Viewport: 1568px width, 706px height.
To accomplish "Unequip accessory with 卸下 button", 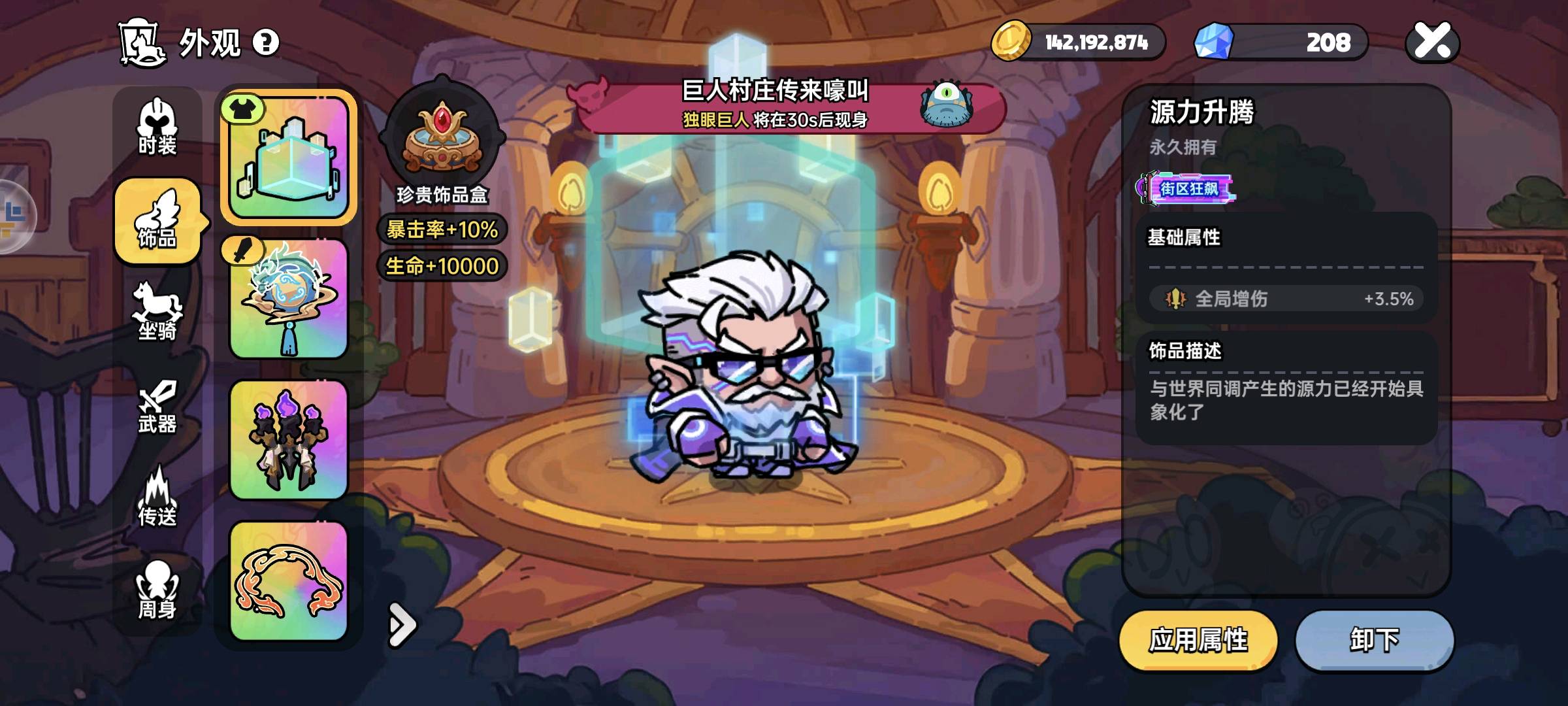I will pyautogui.click(x=1375, y=641).
